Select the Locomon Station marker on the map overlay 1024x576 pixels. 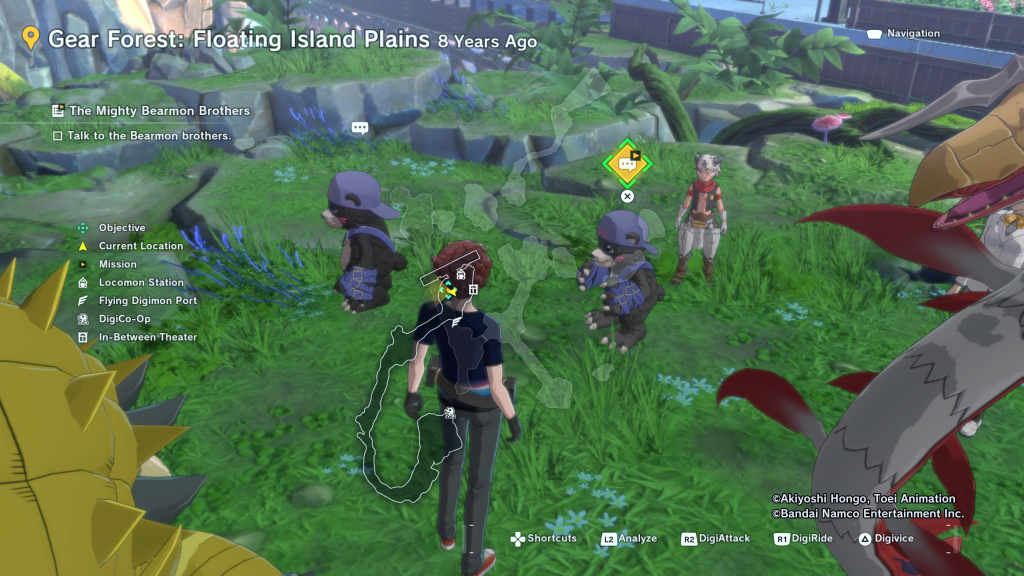coord(461,274)
